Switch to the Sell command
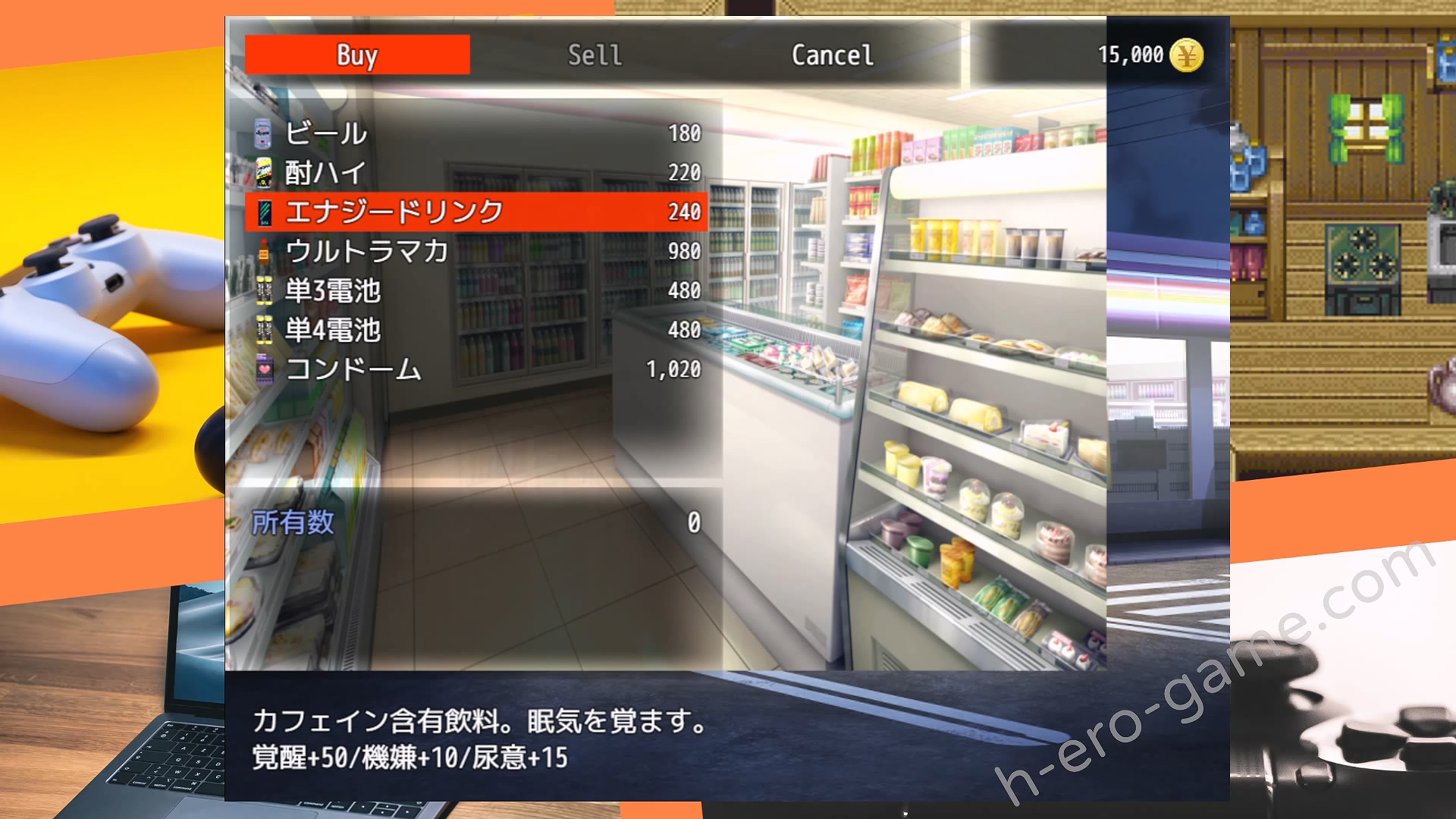This screenshot has width=1456, height=819. click(595, 55)
